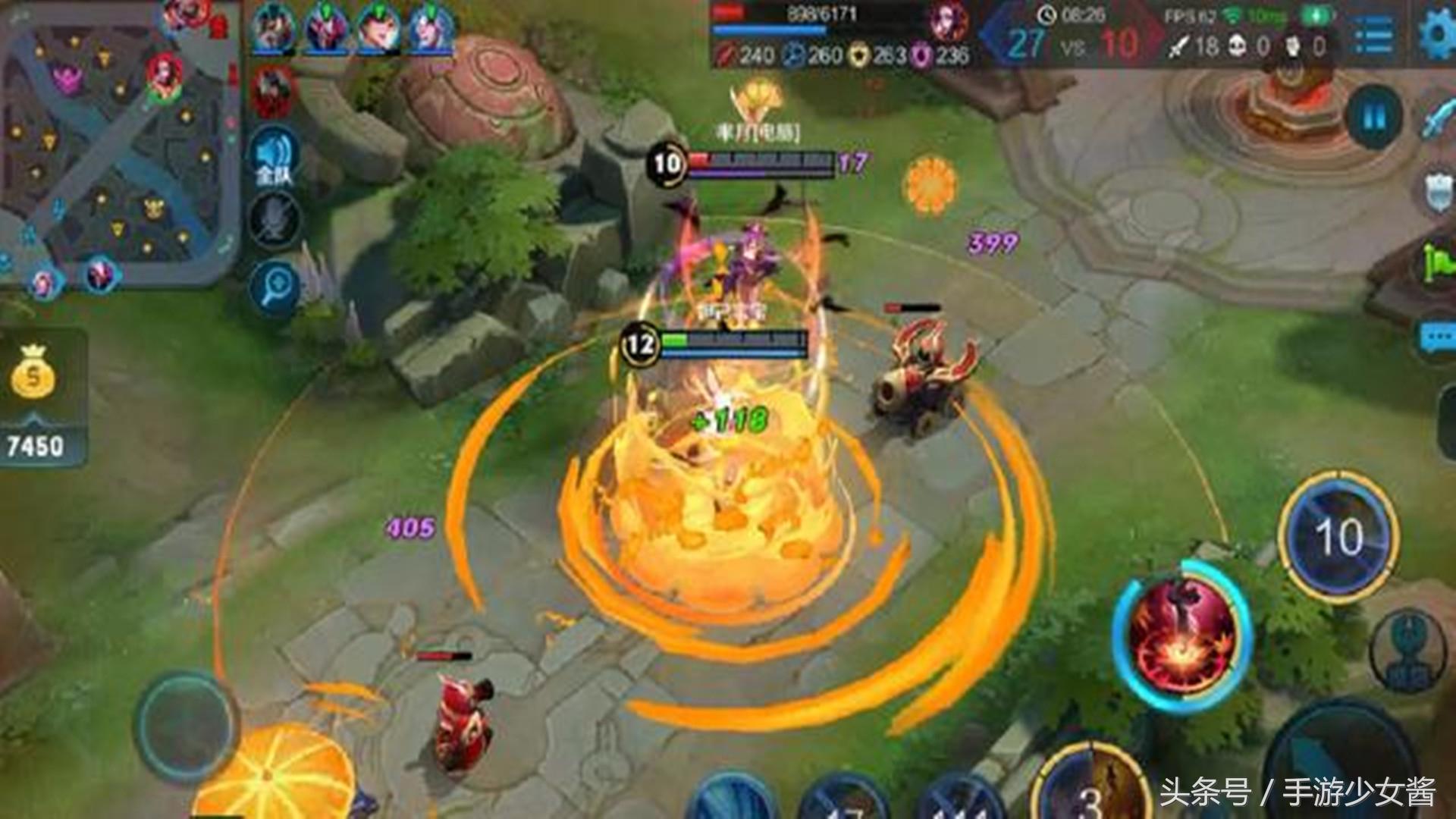This screenshot has height=819, width=1456.
Task: Show the scoreboard list panel
Action: pos(1373,36)
